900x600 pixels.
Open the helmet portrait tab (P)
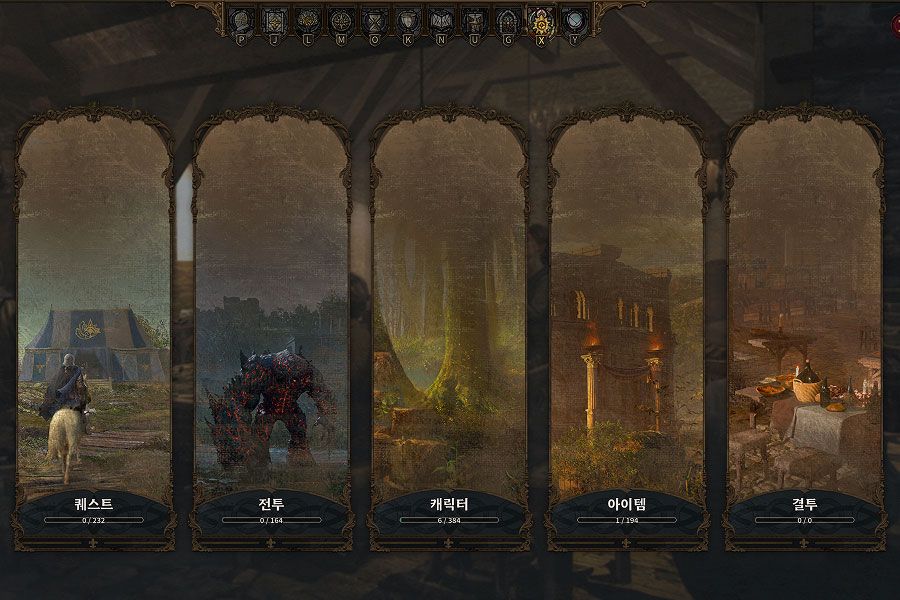coord(241,19)
